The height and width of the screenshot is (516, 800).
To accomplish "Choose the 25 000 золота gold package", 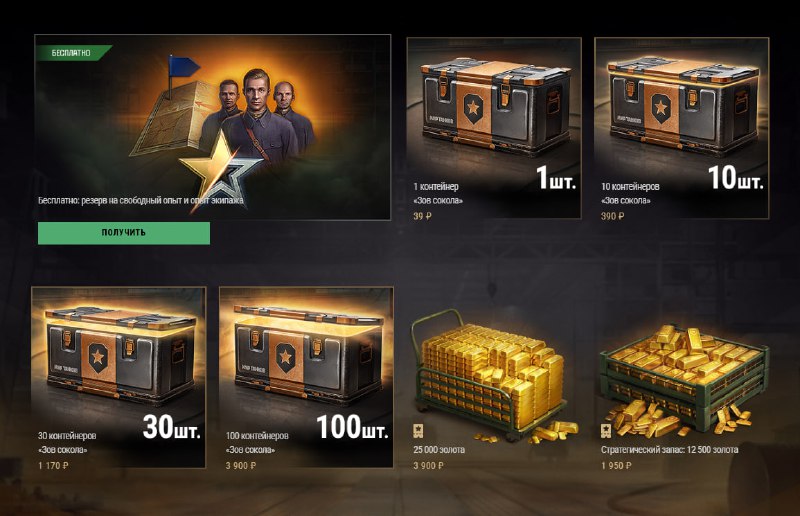I will pyautogui.click(x=494, y=376).
